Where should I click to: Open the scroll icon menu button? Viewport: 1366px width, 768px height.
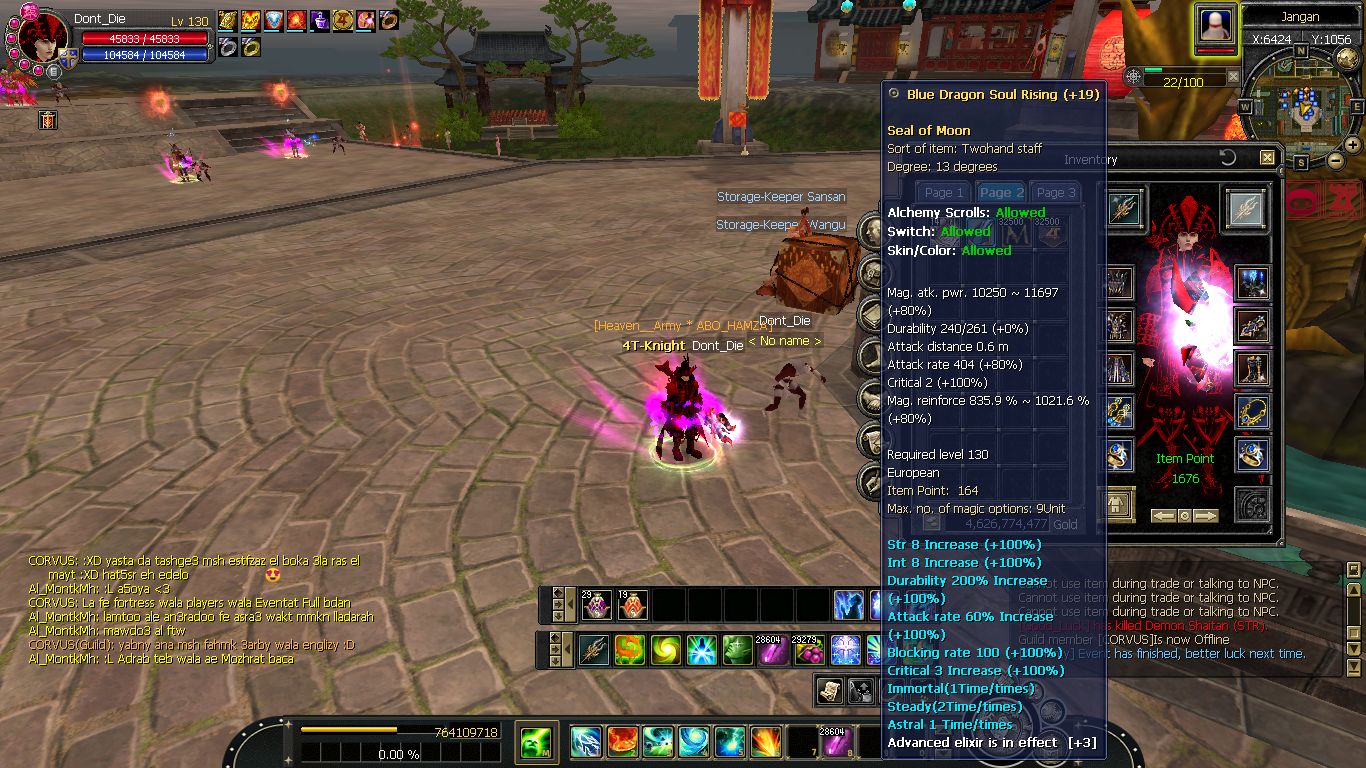click(830, 689)
